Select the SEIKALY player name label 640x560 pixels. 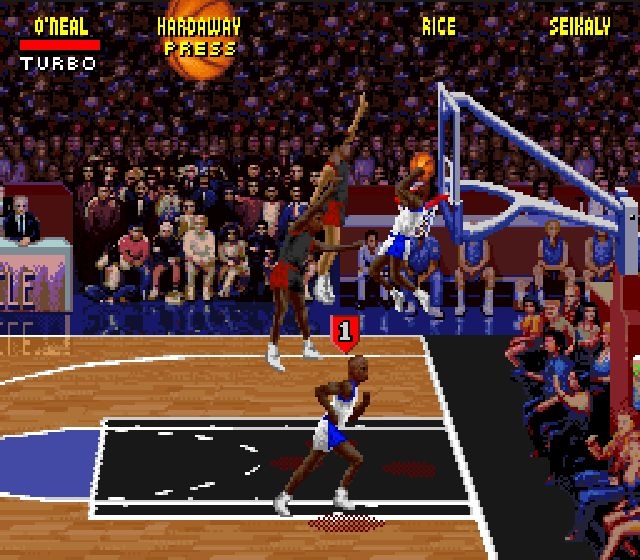coord(579,26)
